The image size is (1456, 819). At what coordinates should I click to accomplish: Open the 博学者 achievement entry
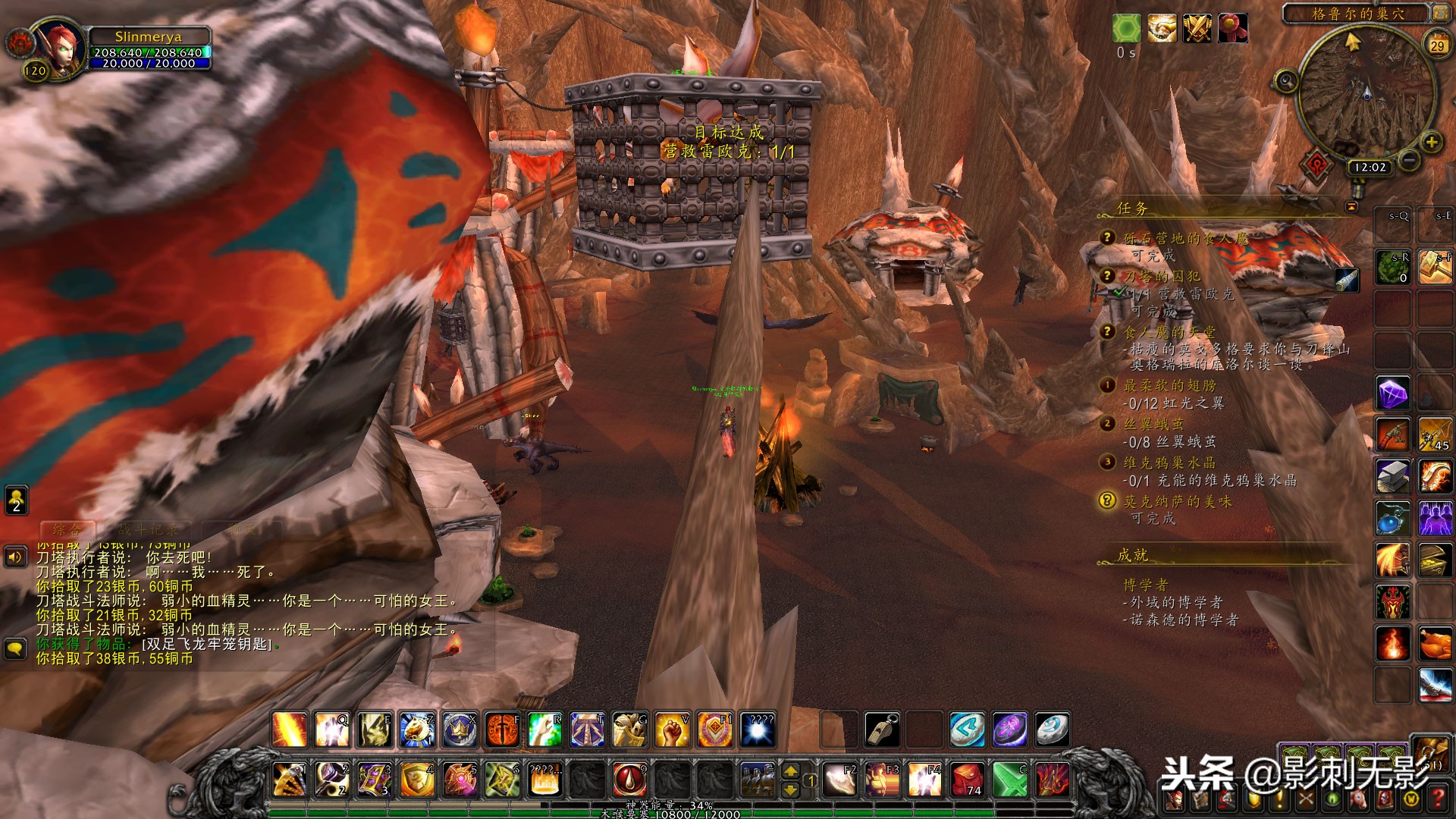point(1145,585)
